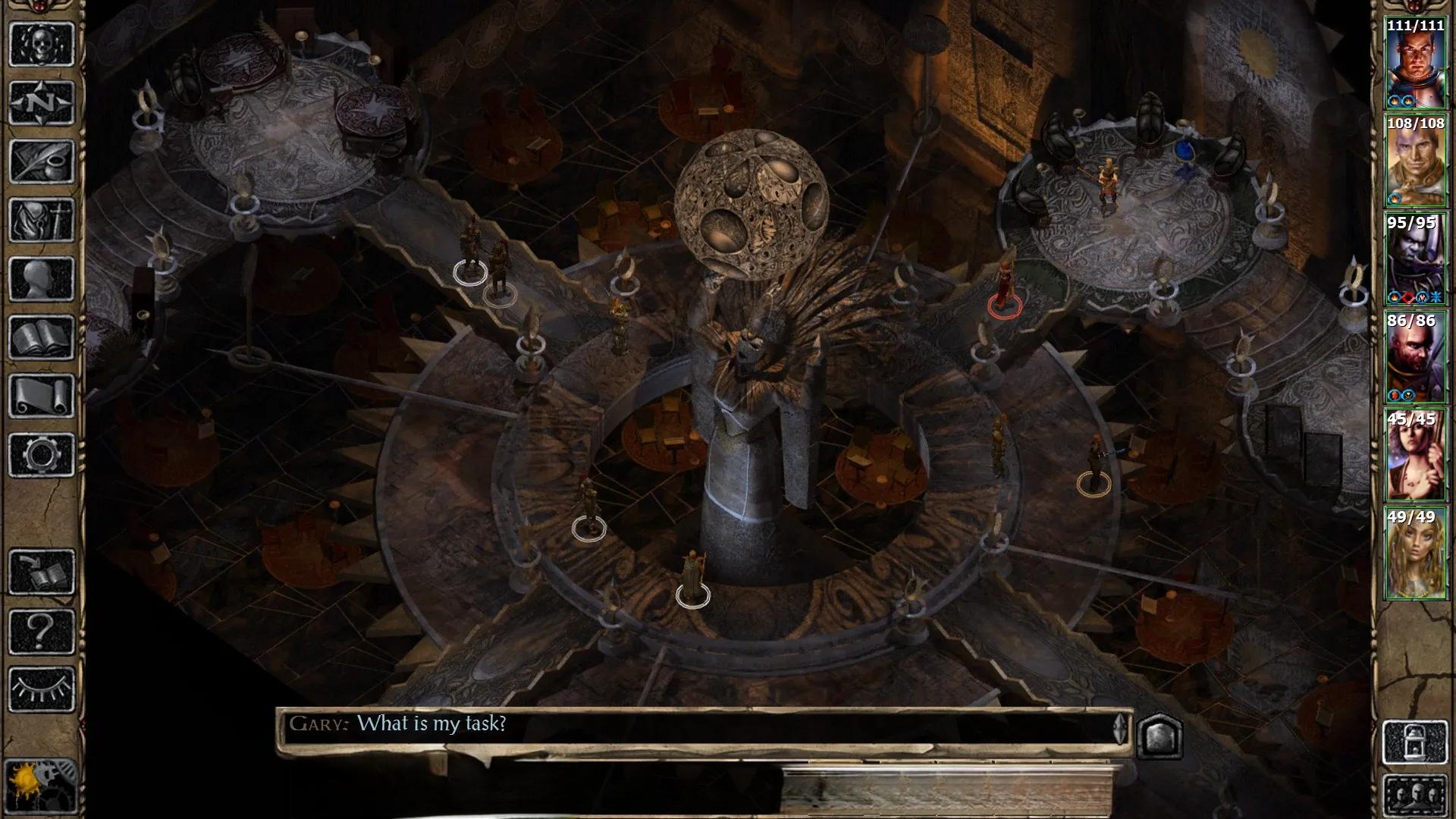The image size is (1456, 819).
Task: Choose the party member with 95/95 health
Action: pyautogui.click(x=1415, y=259)
